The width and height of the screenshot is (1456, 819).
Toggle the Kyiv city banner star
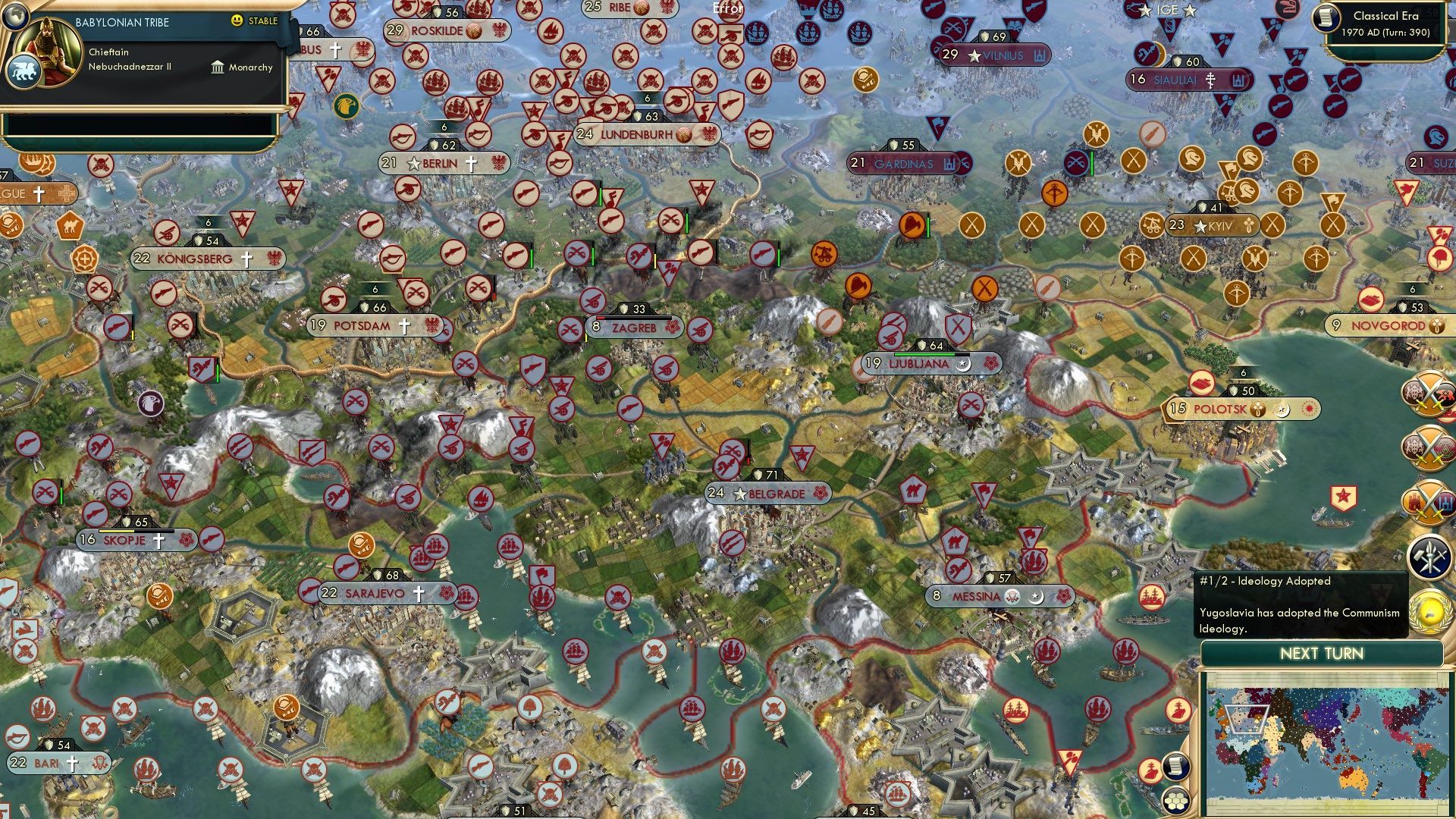click(x=1200, y=225)
